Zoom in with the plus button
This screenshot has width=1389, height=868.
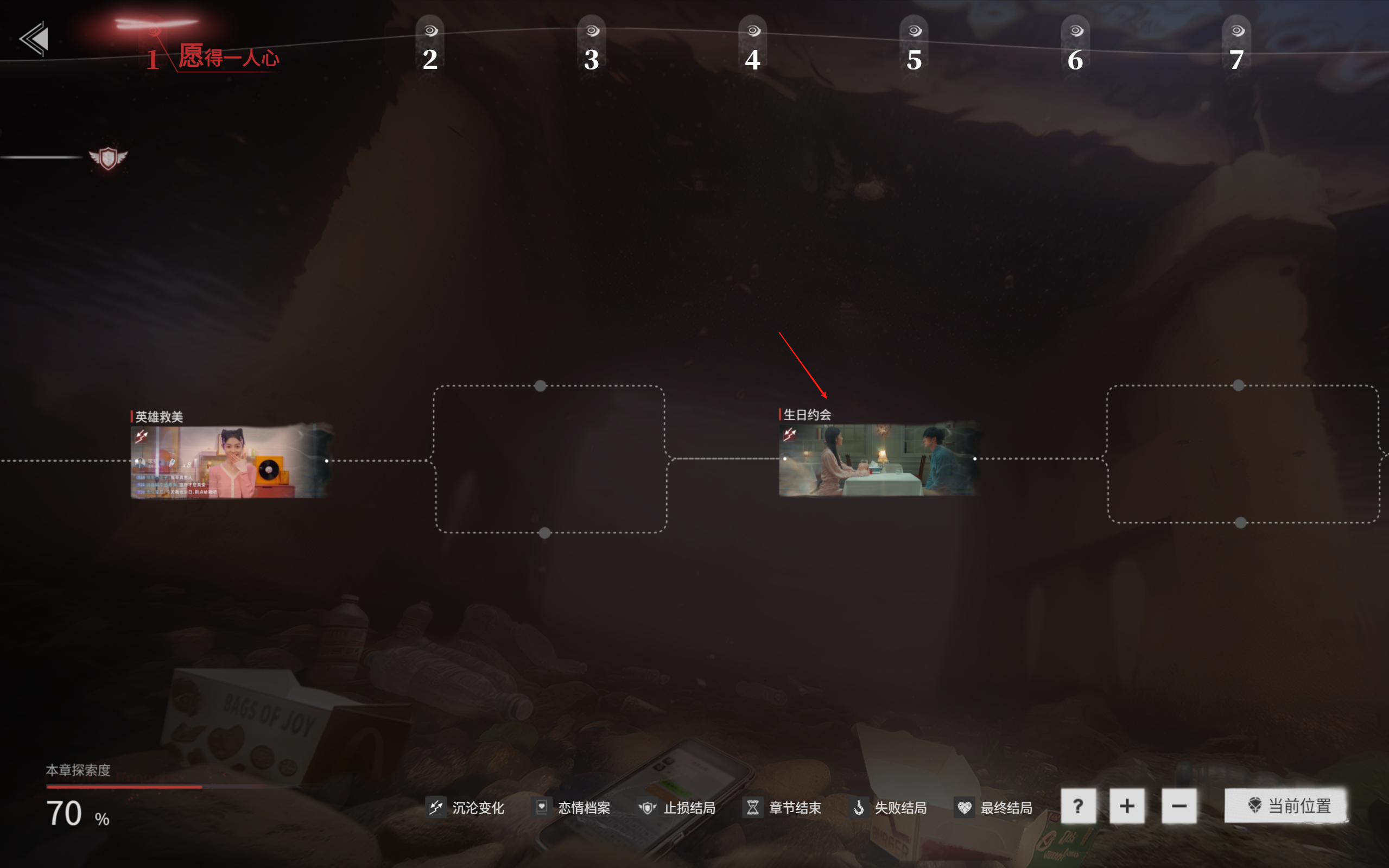click(1127, 807)
